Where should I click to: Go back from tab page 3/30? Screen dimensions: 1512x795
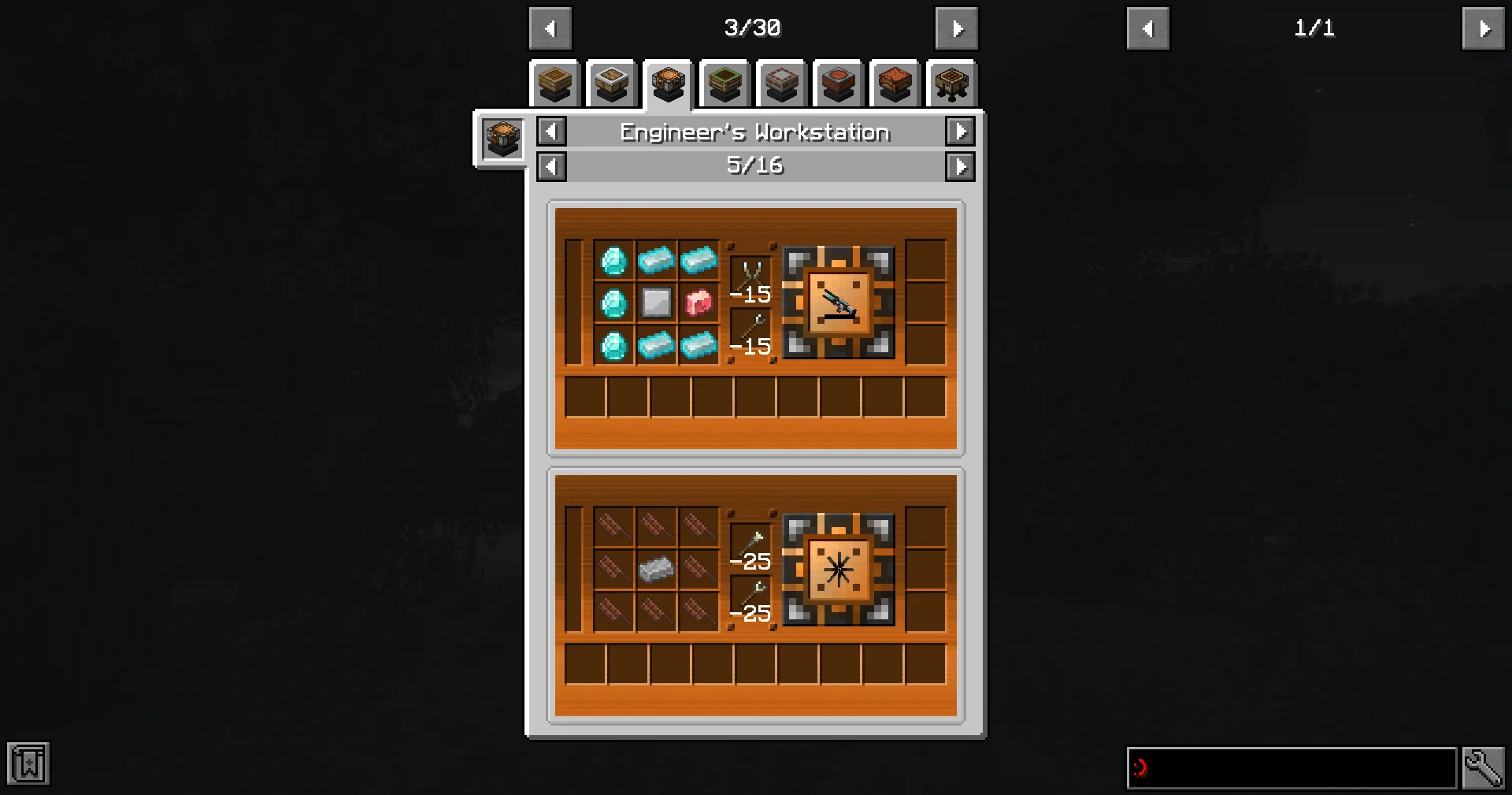click(550, 29)
